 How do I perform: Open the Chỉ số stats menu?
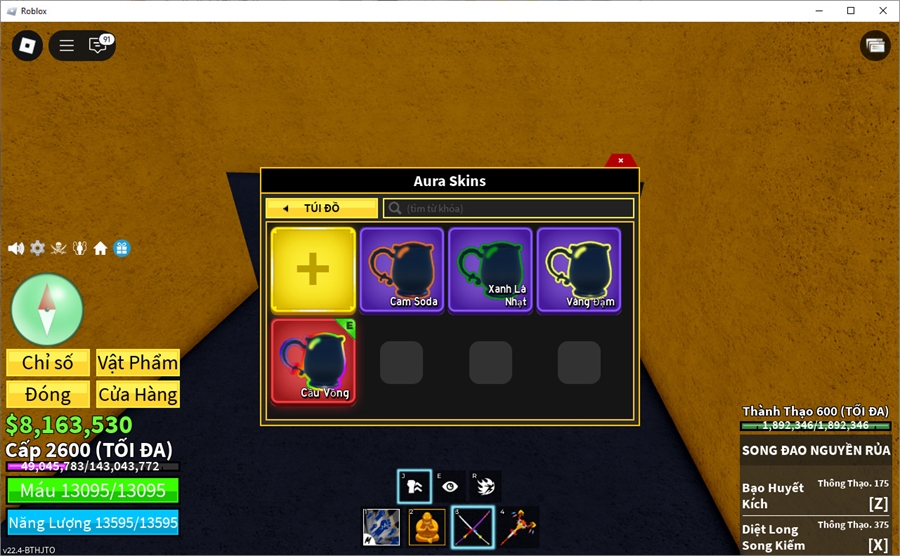point(48,363)
